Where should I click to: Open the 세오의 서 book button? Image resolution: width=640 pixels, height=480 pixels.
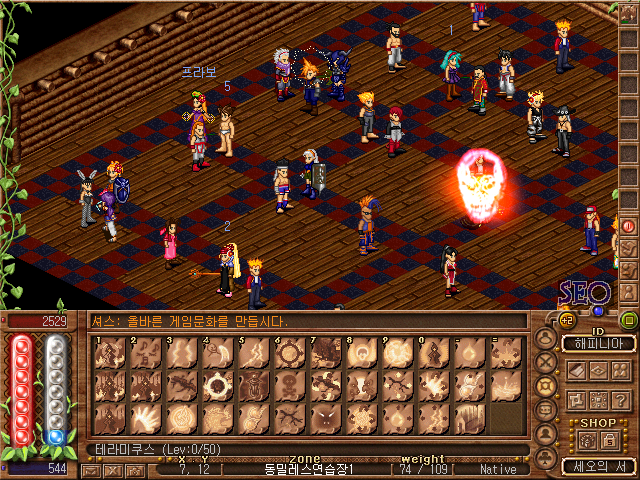597,466
